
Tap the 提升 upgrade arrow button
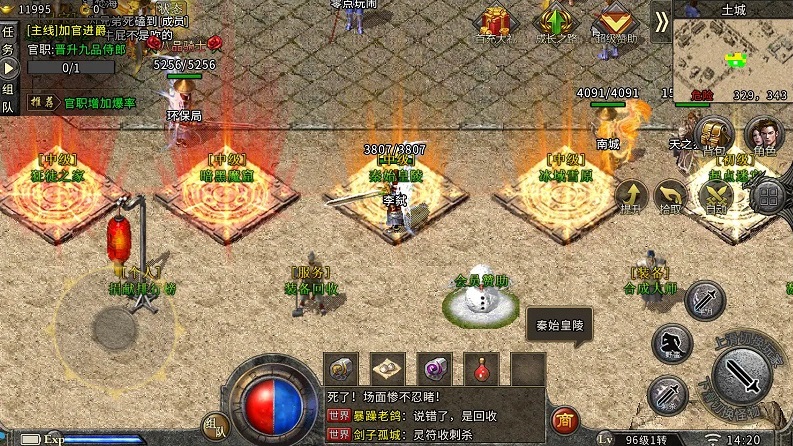631,195
